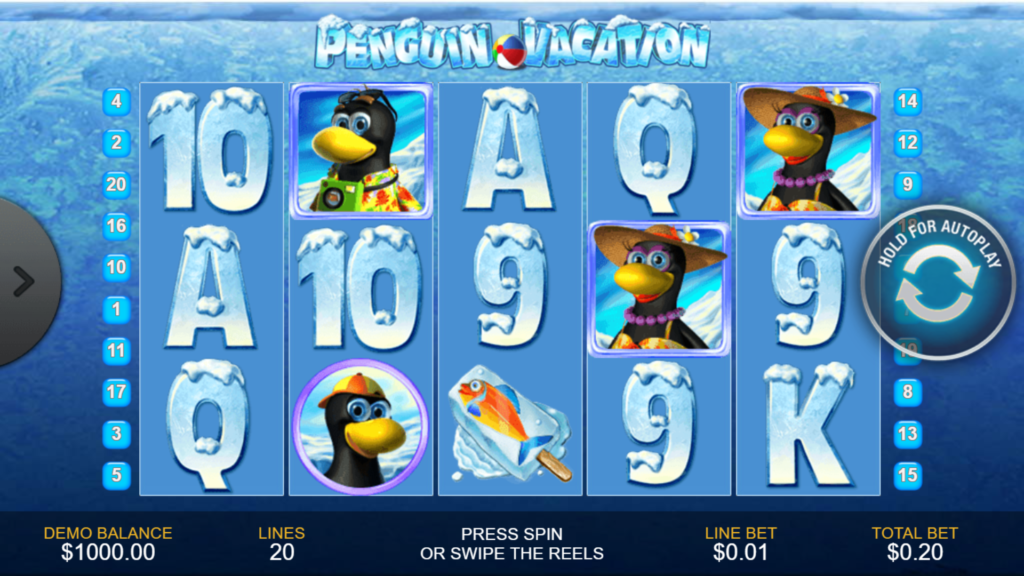Highlight payline 17 indicator
The height and width of the screenshot is (576, 1024).
click(117, 392)
